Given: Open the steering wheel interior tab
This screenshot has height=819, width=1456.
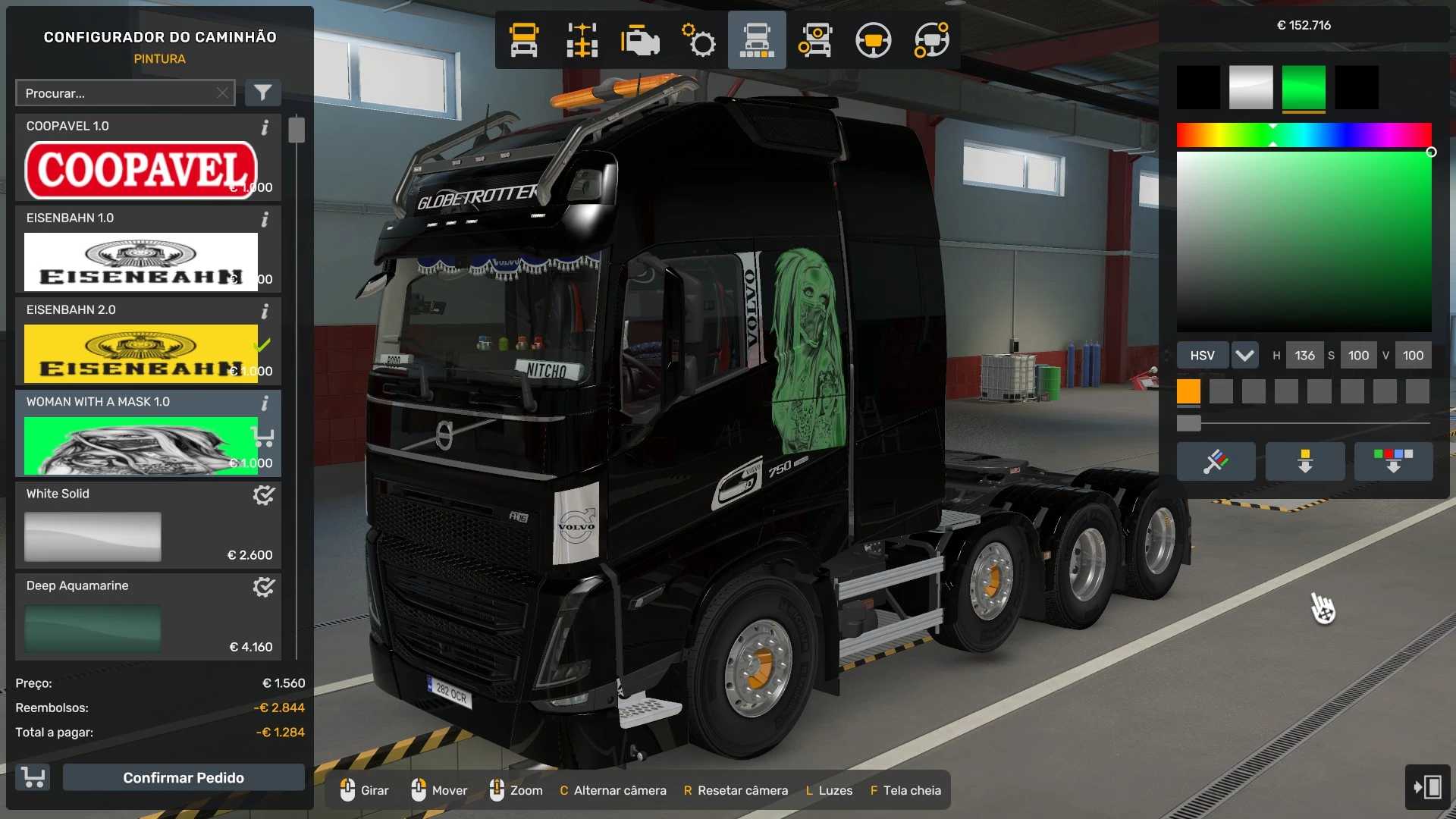Looking at the screenshot, I should tap(873, 40).
